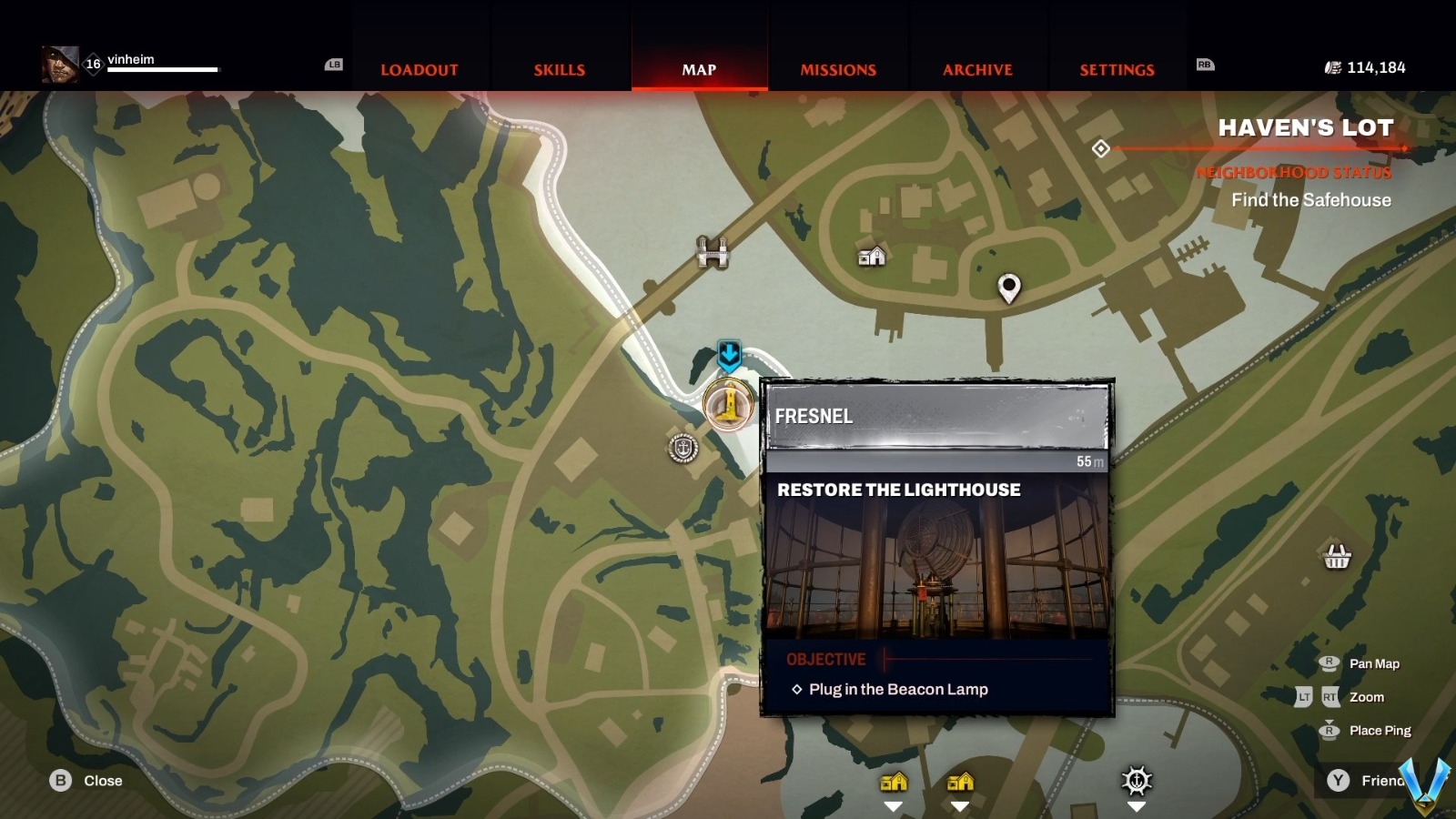Open the Fresnel mission info card
The height and width of the screenshot is (819, 1456).
pyautogui.click(x=937, y=546)
